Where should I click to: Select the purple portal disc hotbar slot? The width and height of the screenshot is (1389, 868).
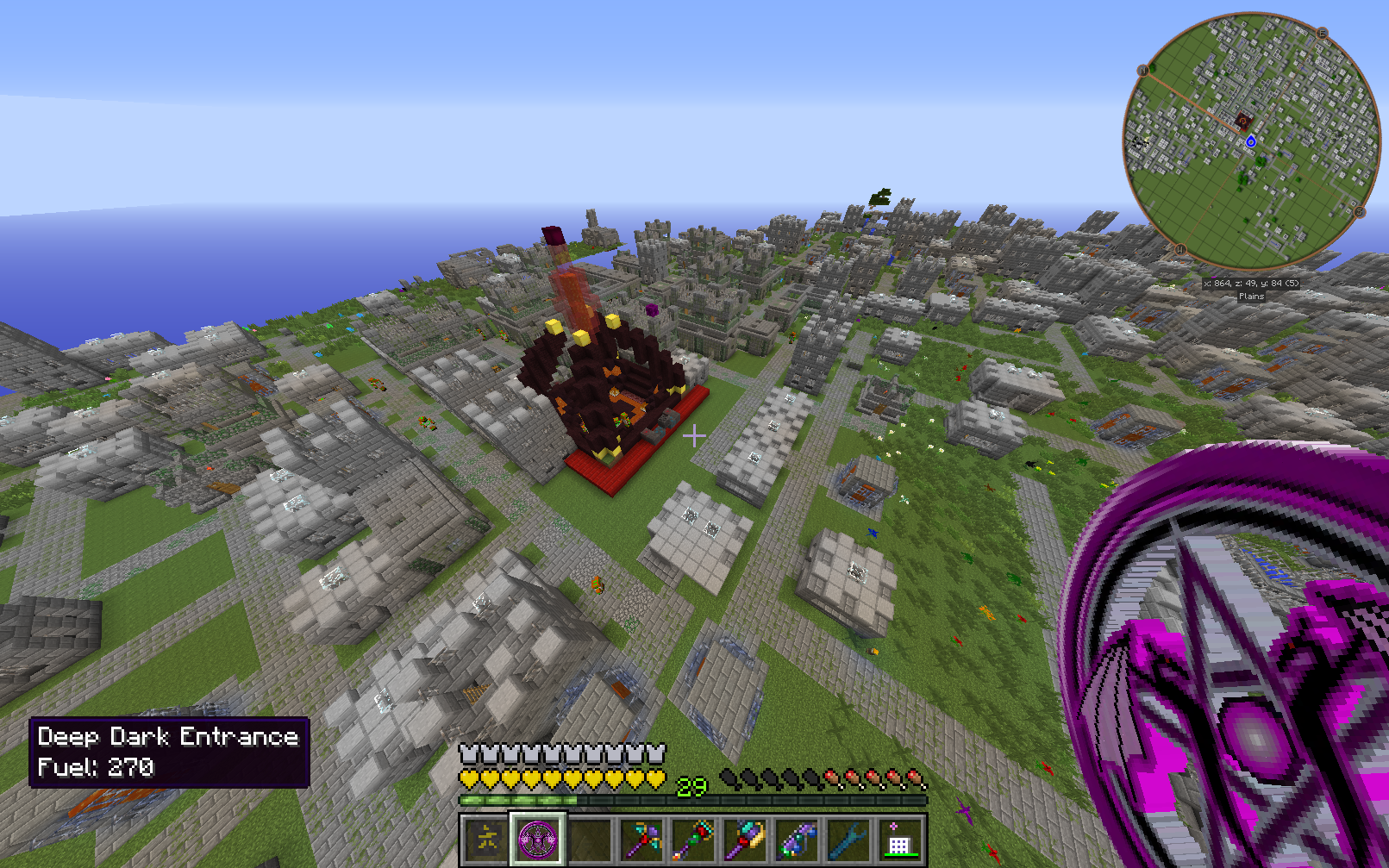tap(538, 839)
